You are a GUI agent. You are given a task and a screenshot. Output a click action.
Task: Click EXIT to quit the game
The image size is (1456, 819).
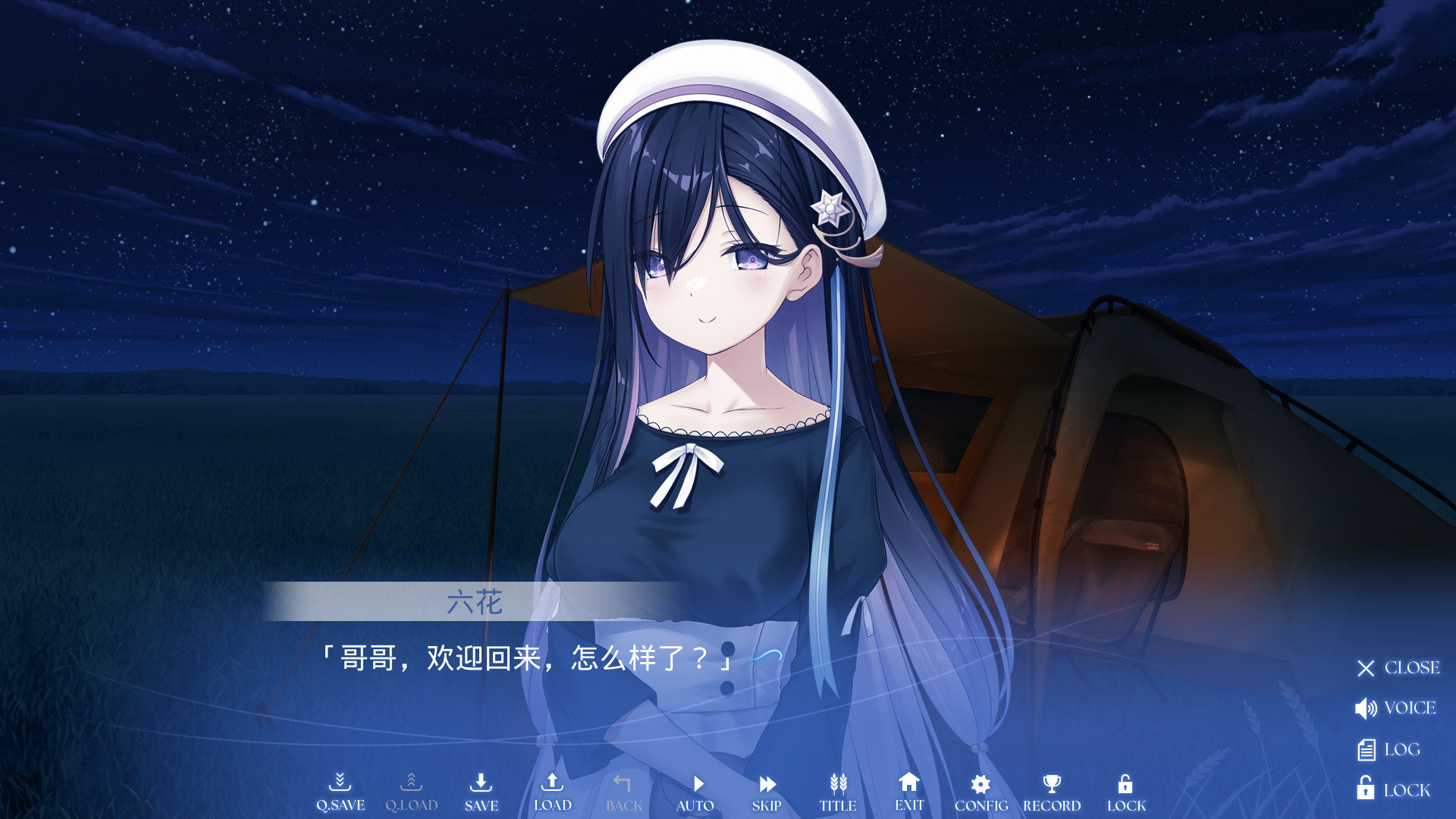tap(909, 792)
